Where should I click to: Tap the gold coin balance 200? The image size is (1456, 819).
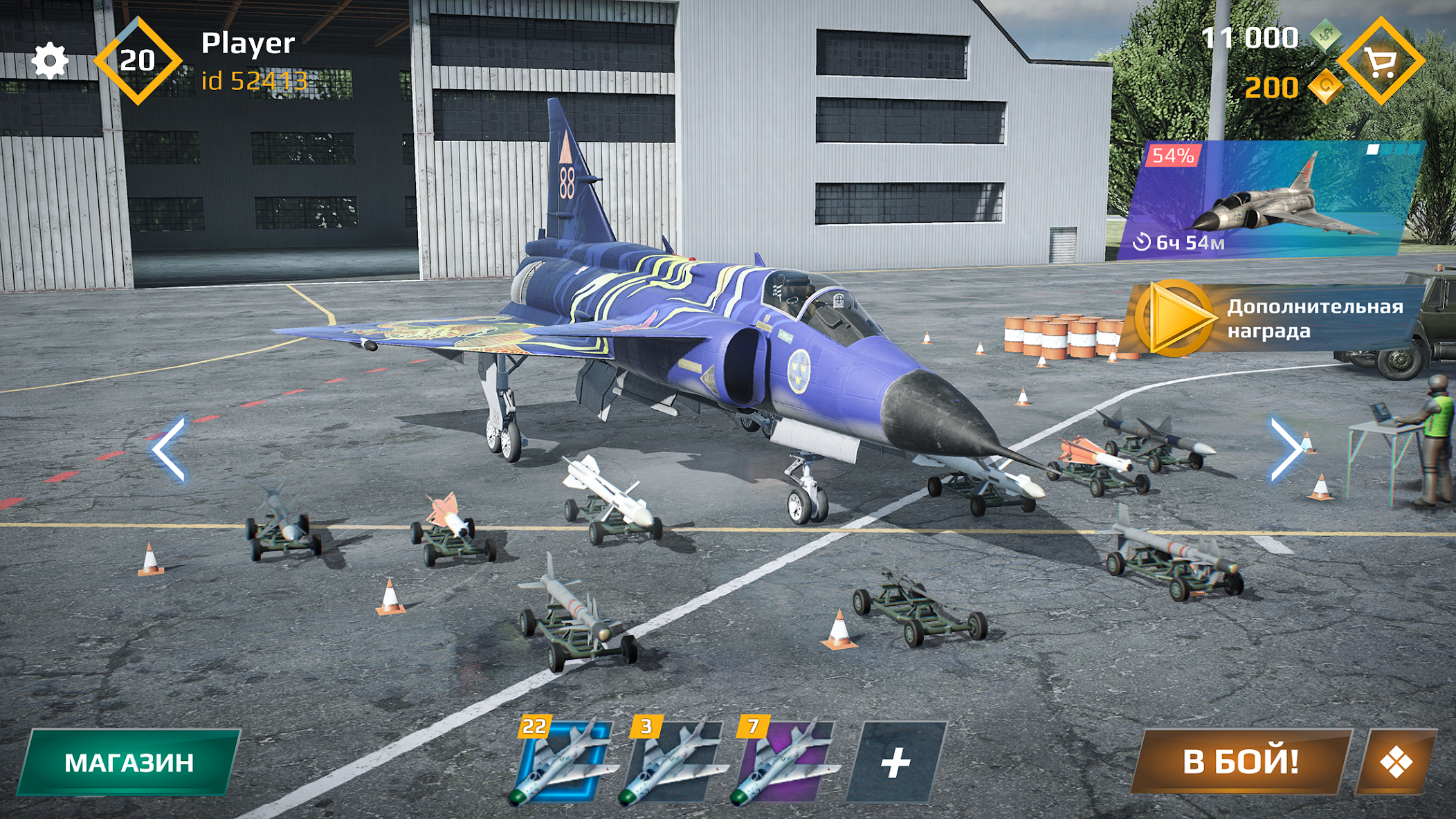pos(1272,88)
